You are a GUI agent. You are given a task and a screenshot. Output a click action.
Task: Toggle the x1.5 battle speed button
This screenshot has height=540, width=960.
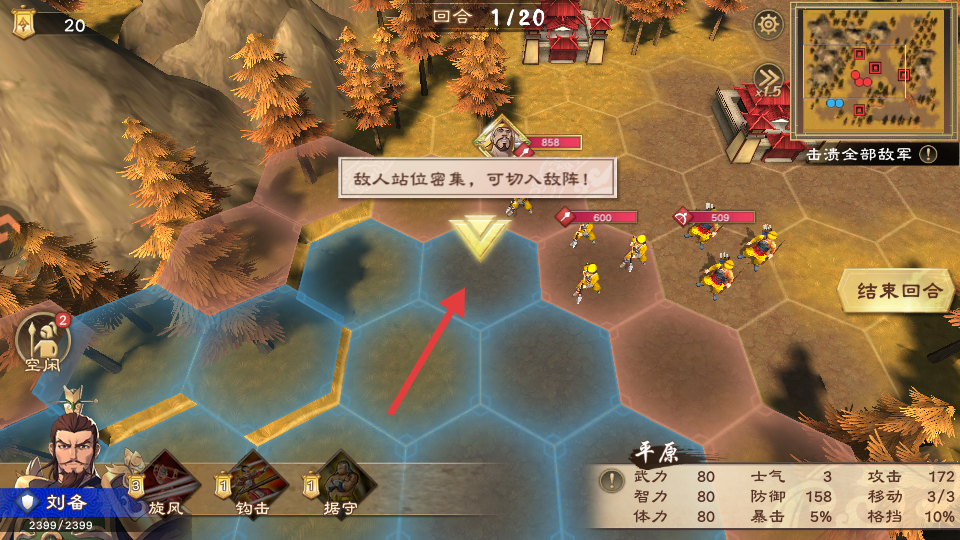click(x=768, y=80)
